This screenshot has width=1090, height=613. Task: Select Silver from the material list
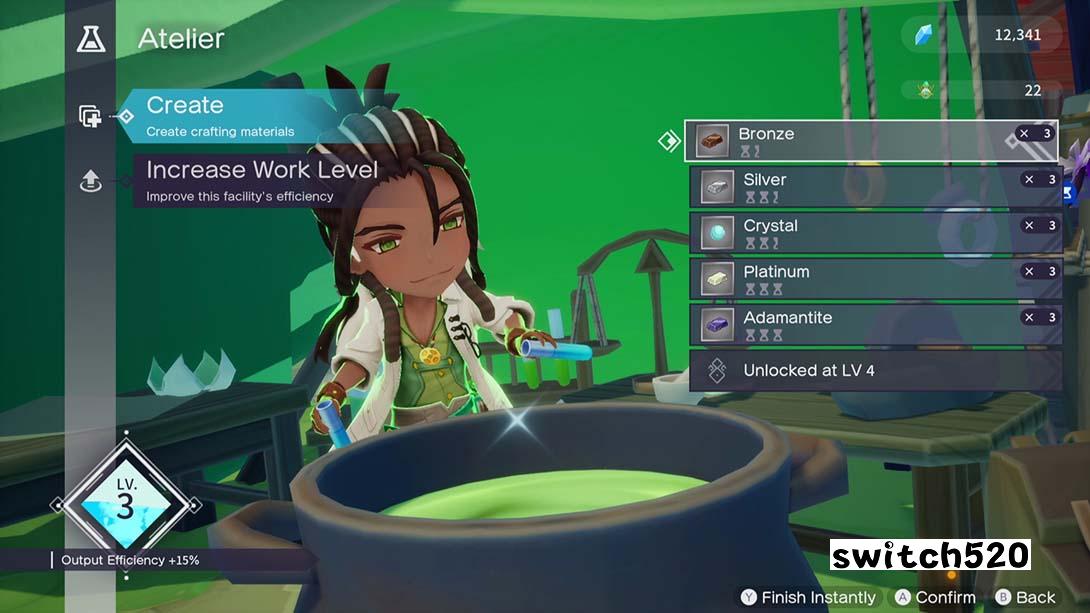coord(875,187)
